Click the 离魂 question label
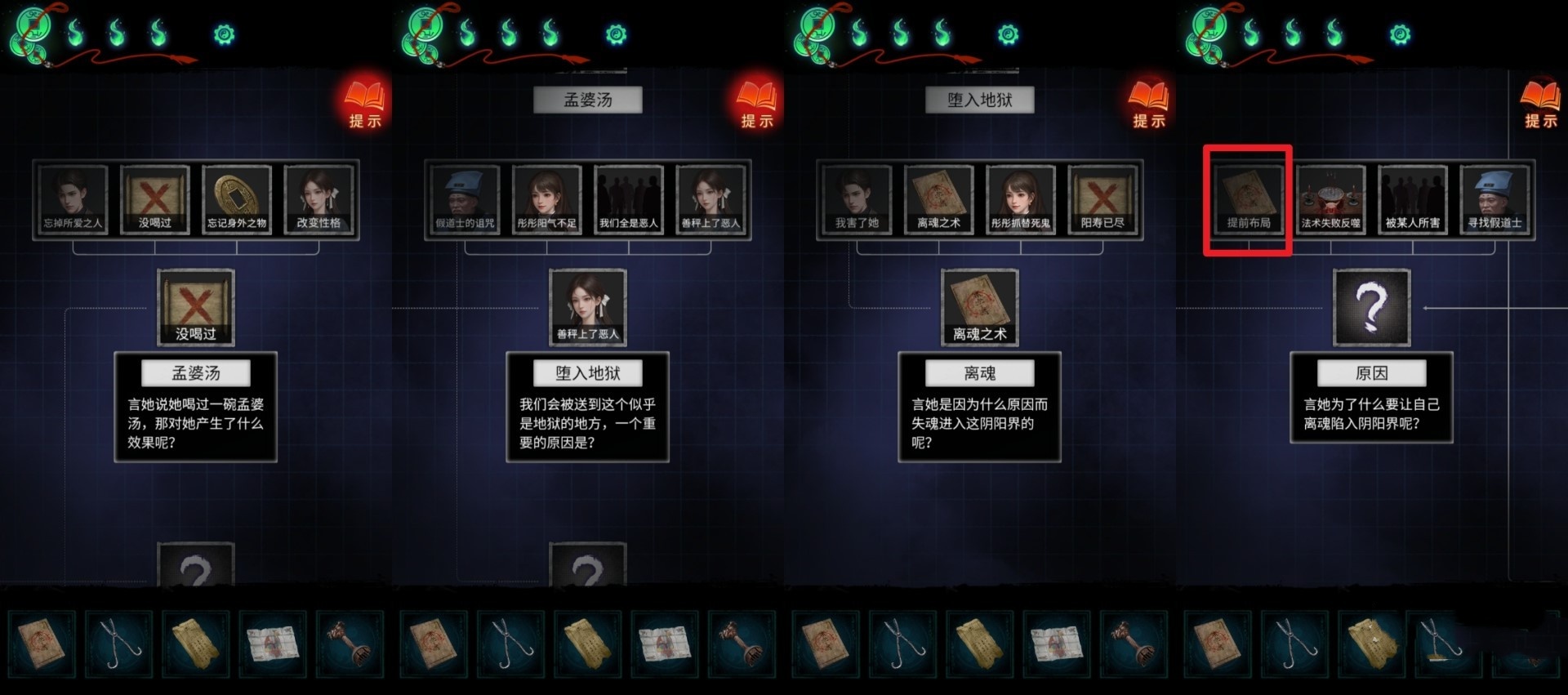The height and width of the screenshot is (695, 1568). coord(979,372)
